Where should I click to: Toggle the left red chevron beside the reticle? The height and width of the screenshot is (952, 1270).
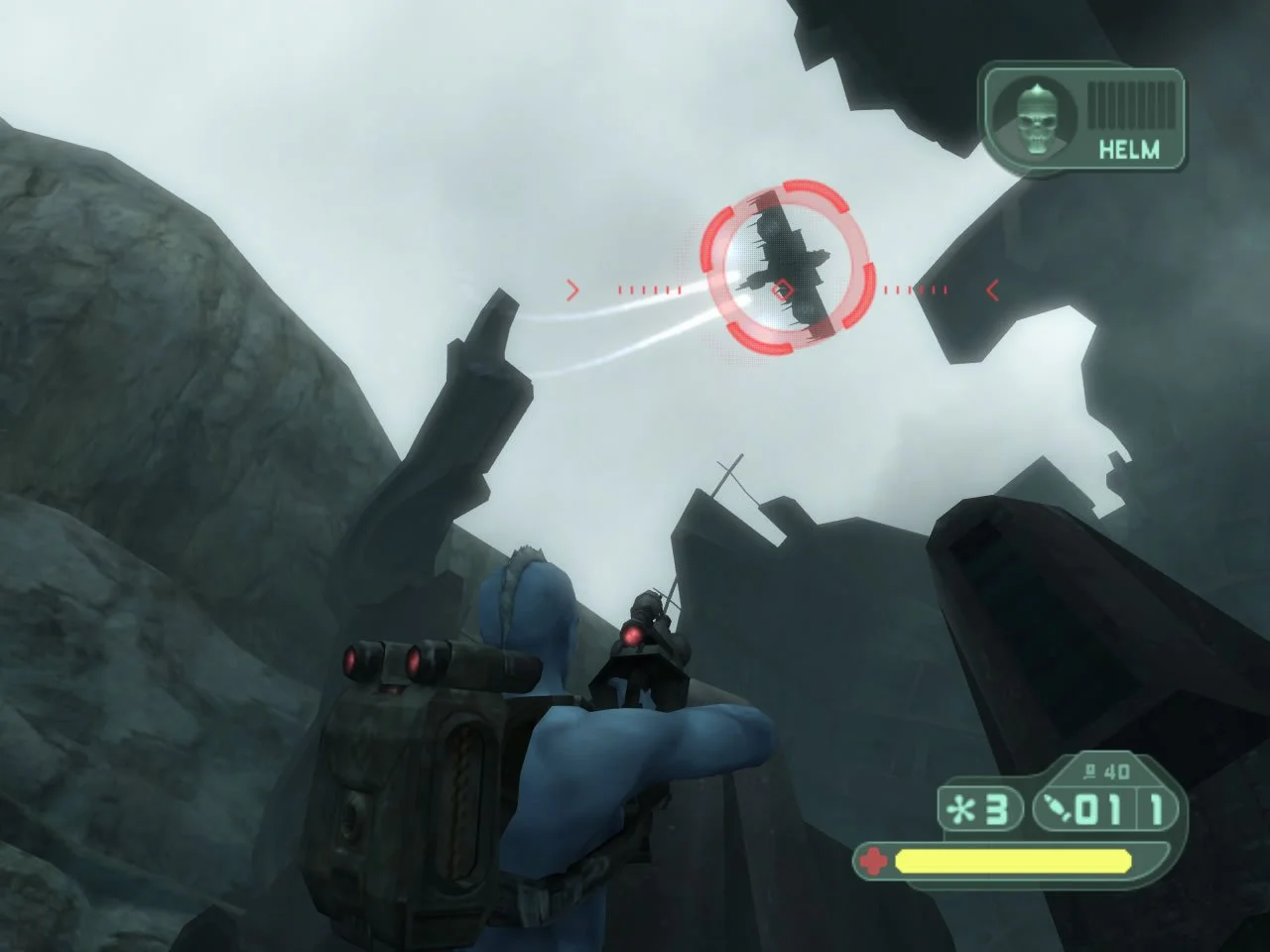[x=573, y=290]
